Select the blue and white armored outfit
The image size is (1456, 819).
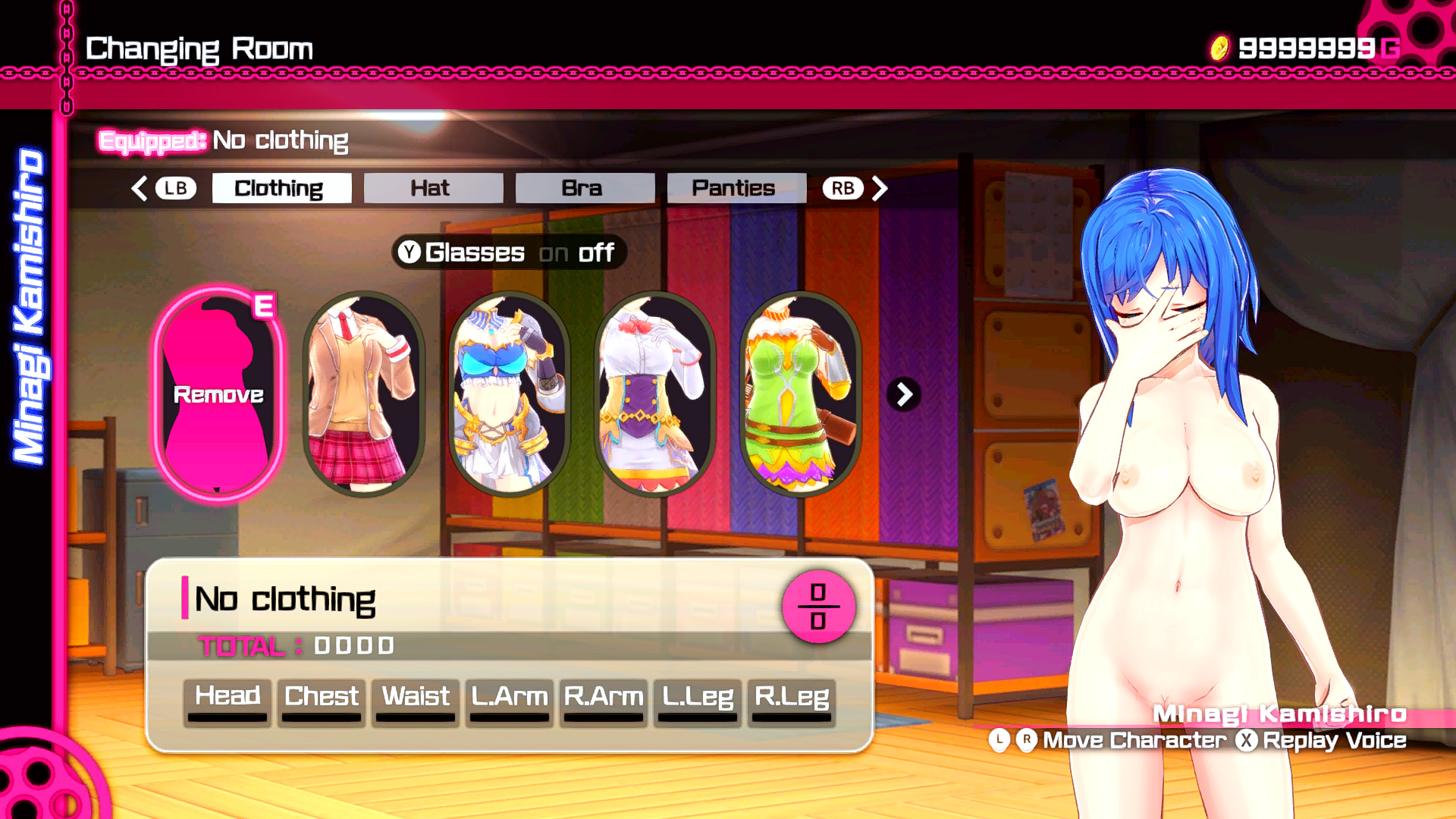[x=509, y=394]
